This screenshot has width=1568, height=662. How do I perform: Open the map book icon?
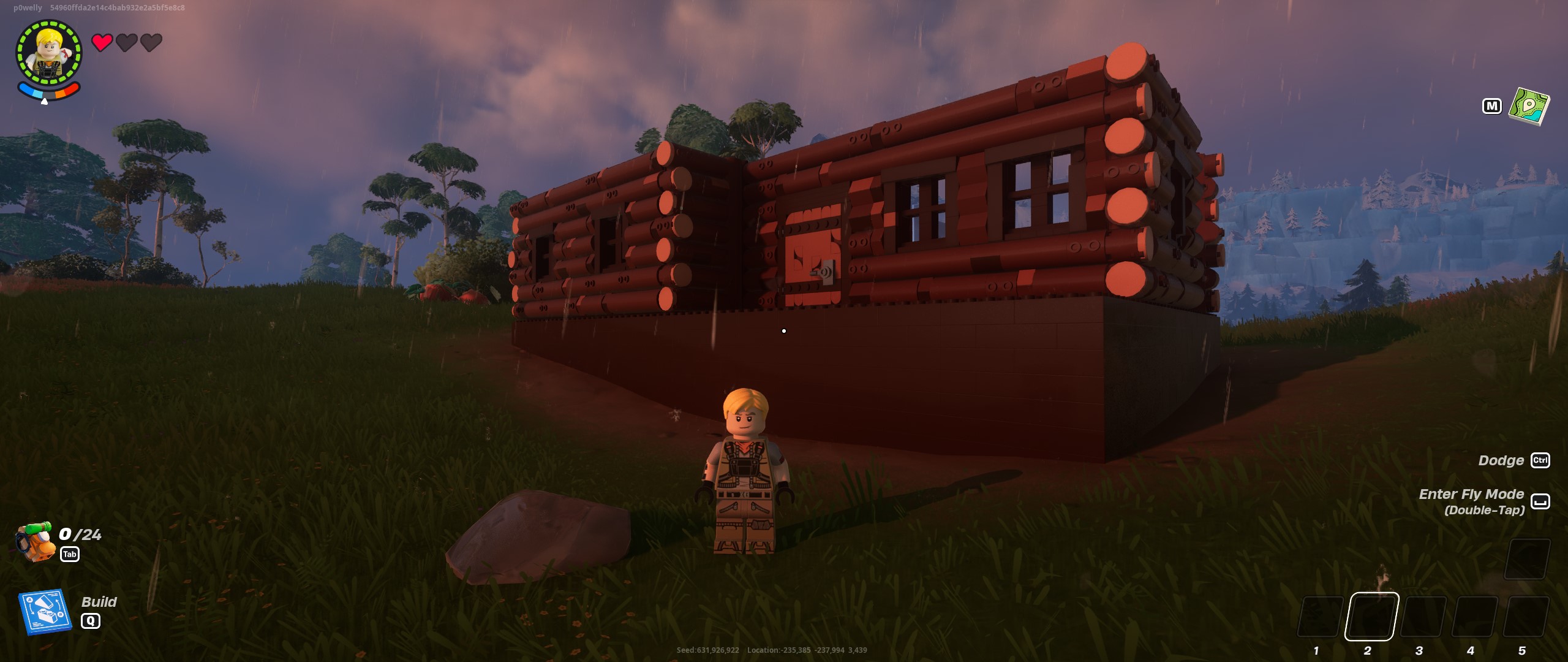click(1529, 106)
